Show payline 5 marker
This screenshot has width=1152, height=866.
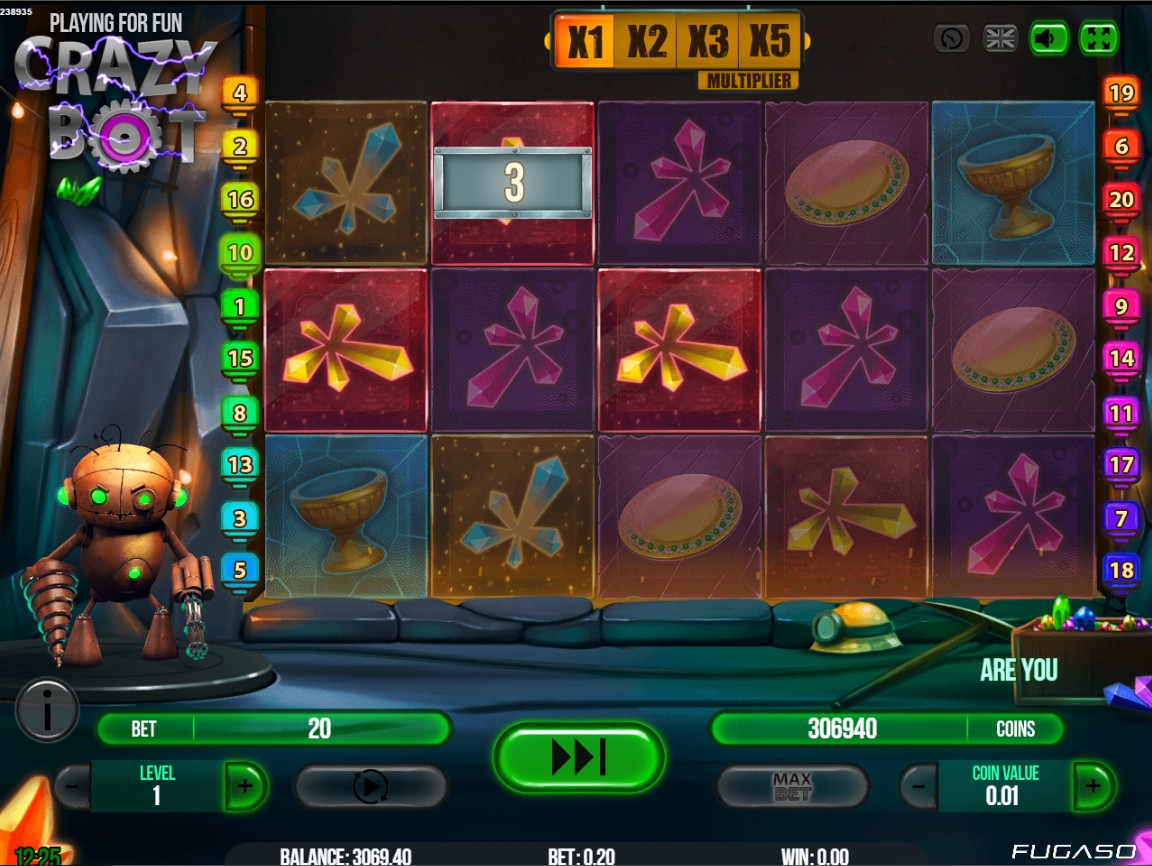point(240,570)
